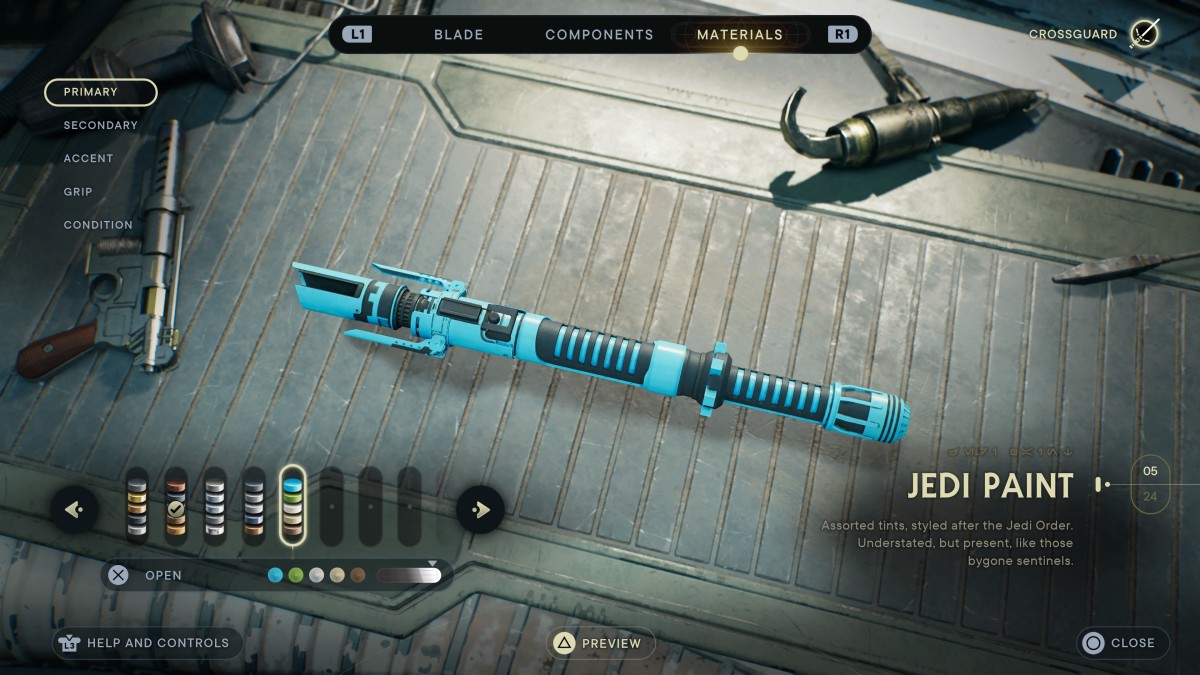1200x675 pixels.
Task: Open the Accent material category
Action: 88,158
